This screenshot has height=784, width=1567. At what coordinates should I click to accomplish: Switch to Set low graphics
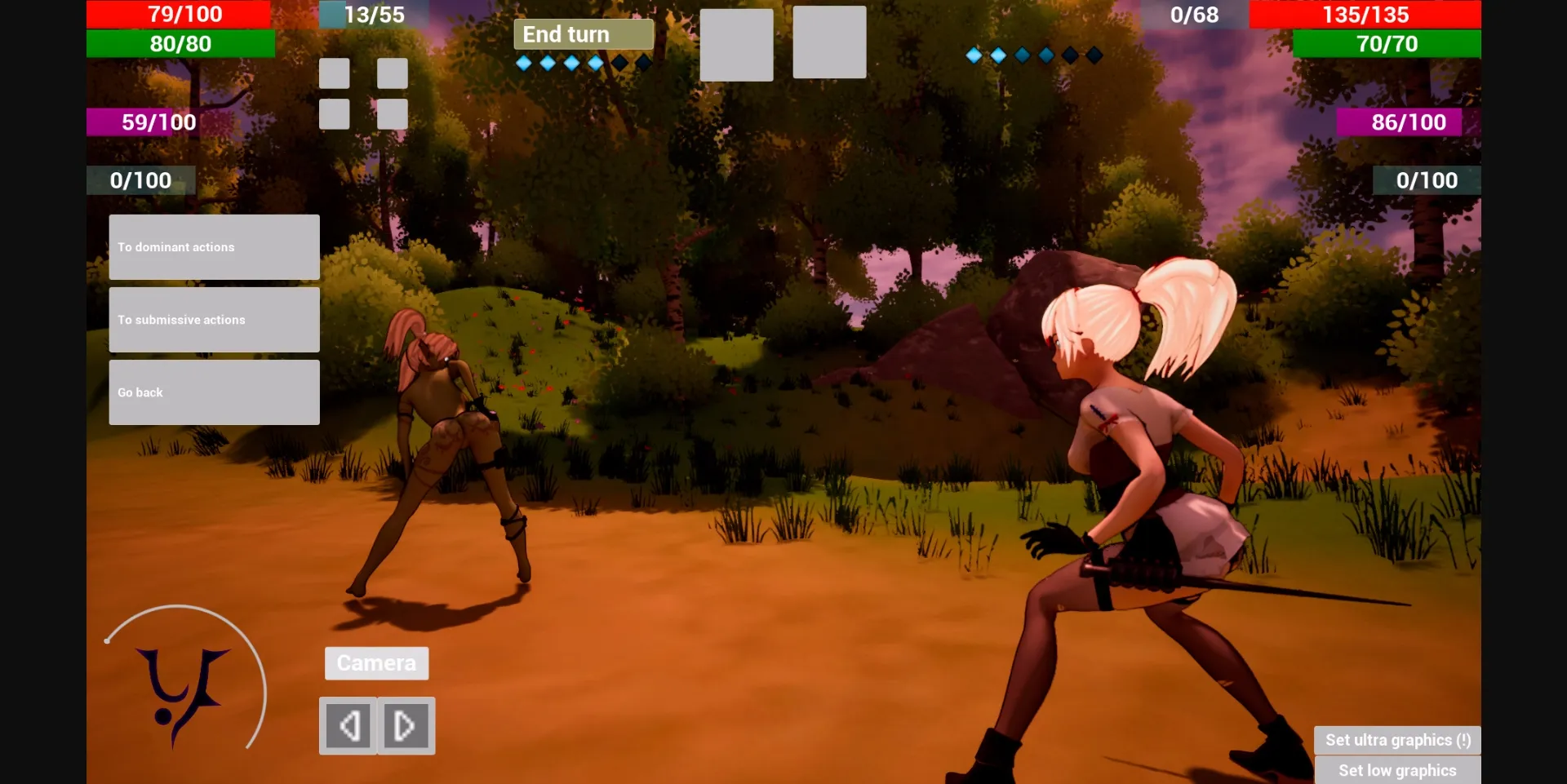(1397, 769)
